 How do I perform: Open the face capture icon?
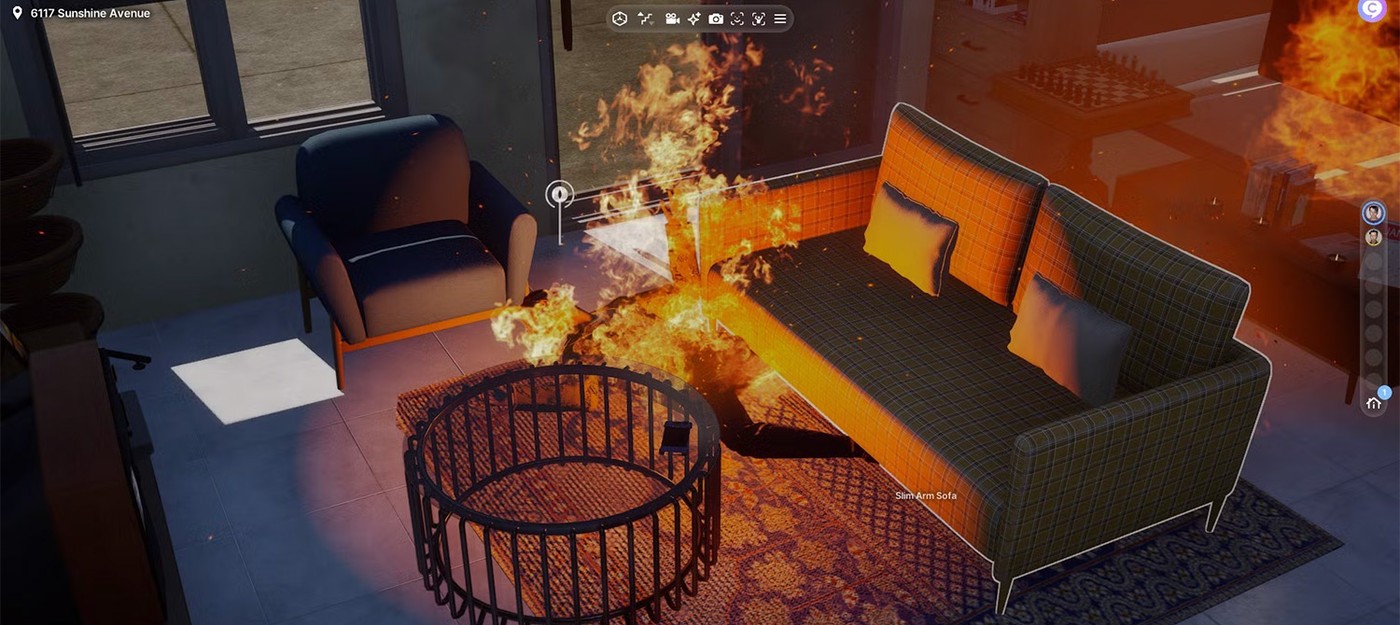click(x=737, y=19)
